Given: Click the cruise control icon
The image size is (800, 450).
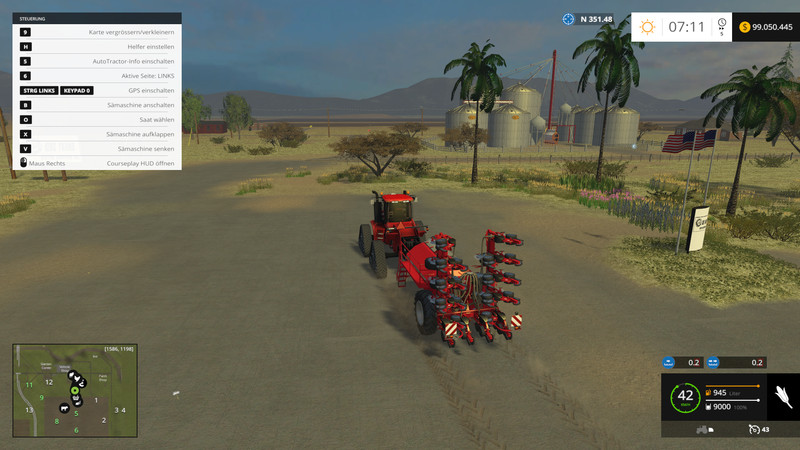Looking at the screenshot, I should (752, 430).
